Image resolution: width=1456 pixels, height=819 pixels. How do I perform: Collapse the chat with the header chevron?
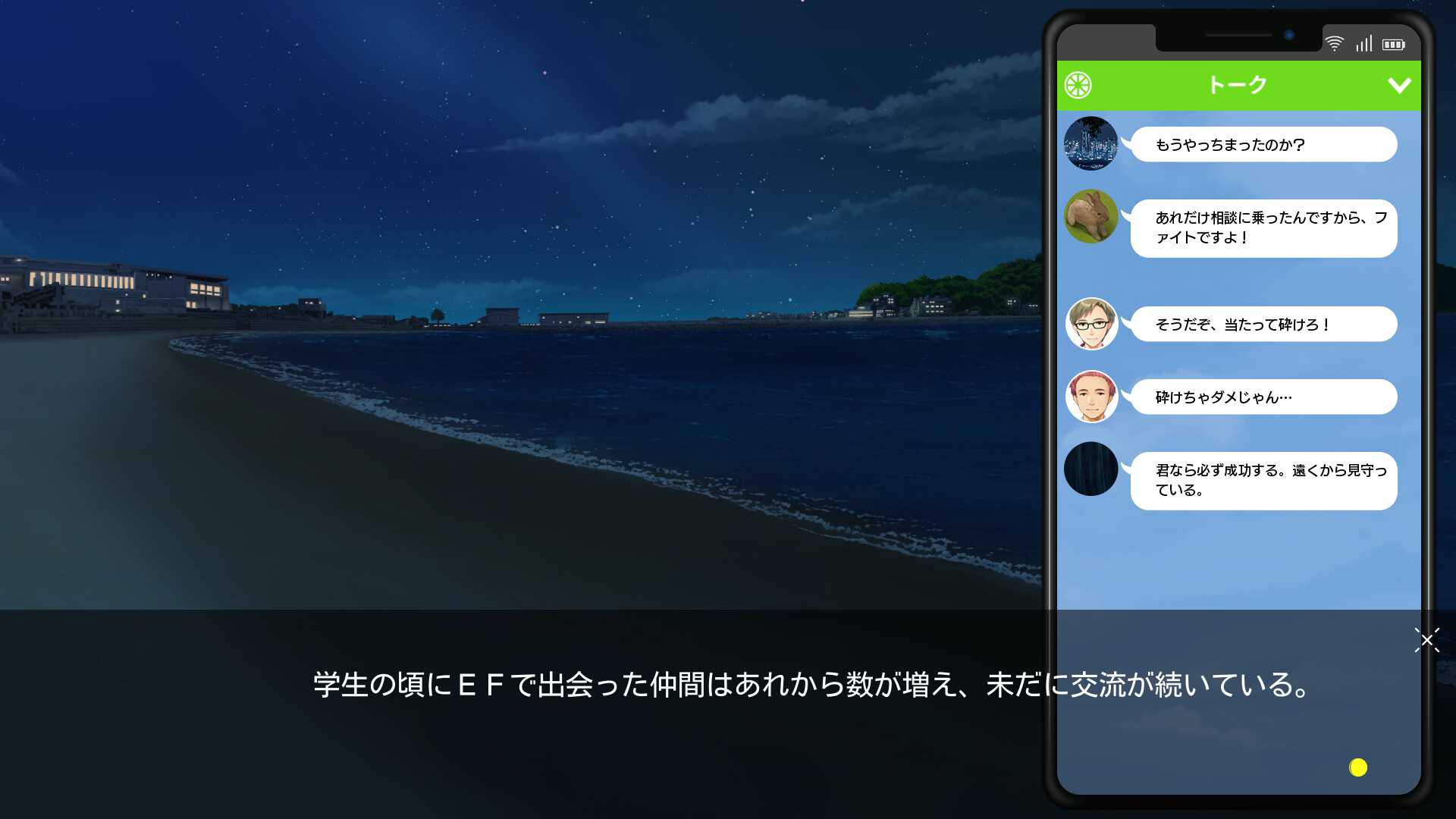point(1399,85)
